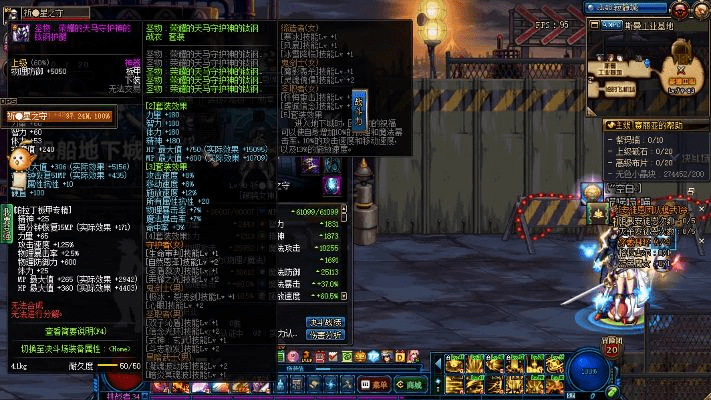Viewport: 711px width, 400px height.
Task: Click the green side tab on the left edge
Action: pos(5,223)
